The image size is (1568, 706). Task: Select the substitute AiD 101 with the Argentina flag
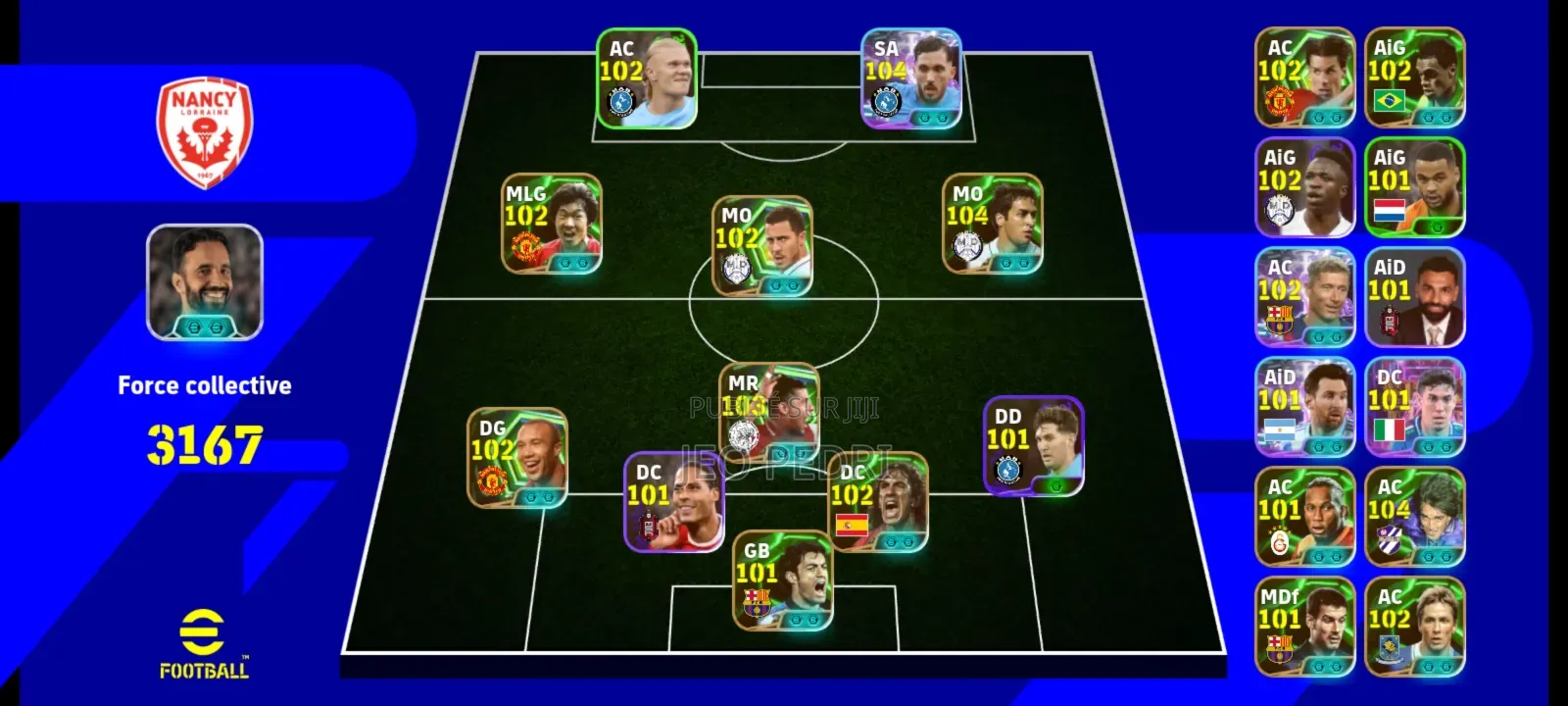tap(1304, 407)
